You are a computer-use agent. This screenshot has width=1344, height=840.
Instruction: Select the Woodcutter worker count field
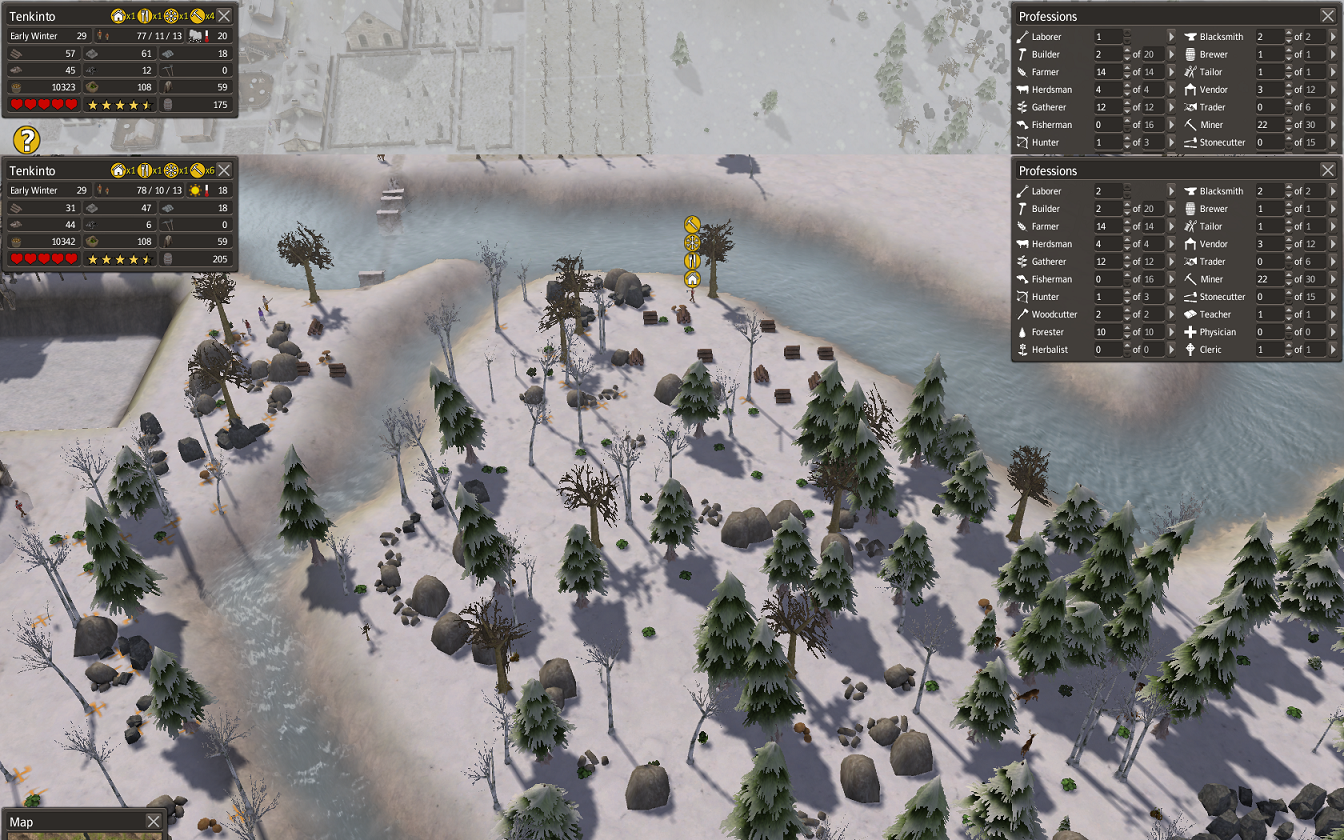click(1106, 315)
